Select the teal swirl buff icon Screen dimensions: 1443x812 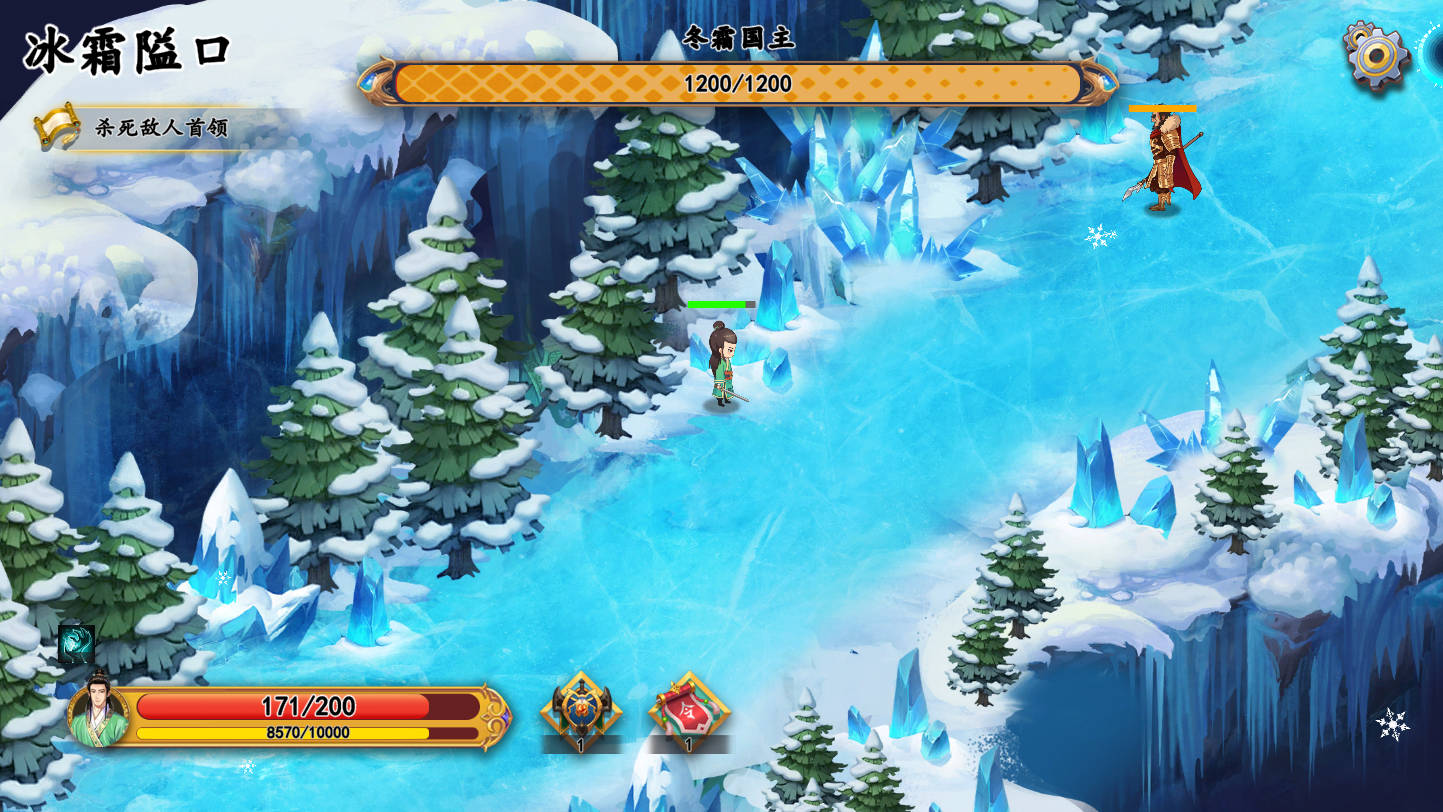pos(77,644)
